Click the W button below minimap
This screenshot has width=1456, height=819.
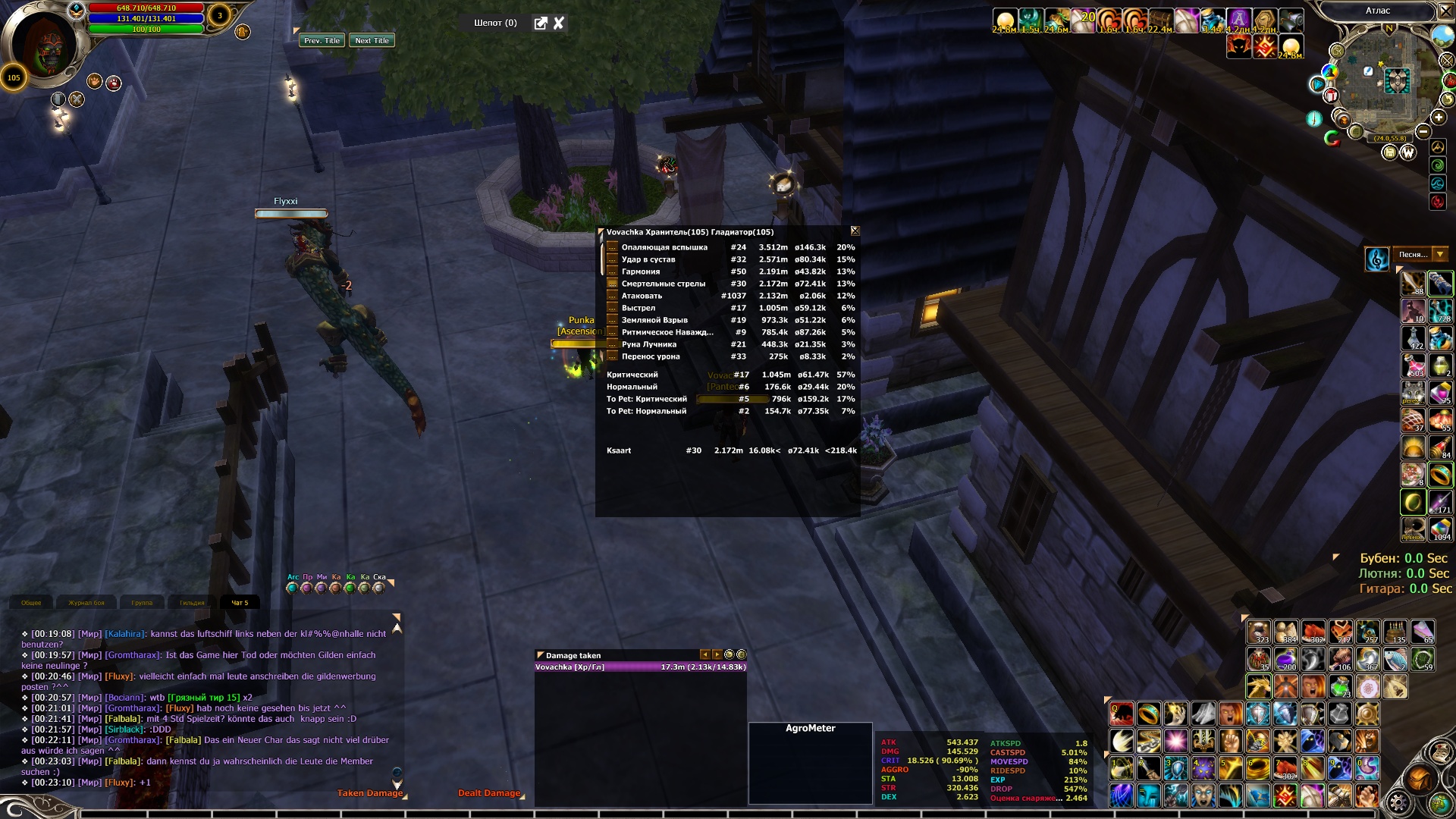point(1408,152)
